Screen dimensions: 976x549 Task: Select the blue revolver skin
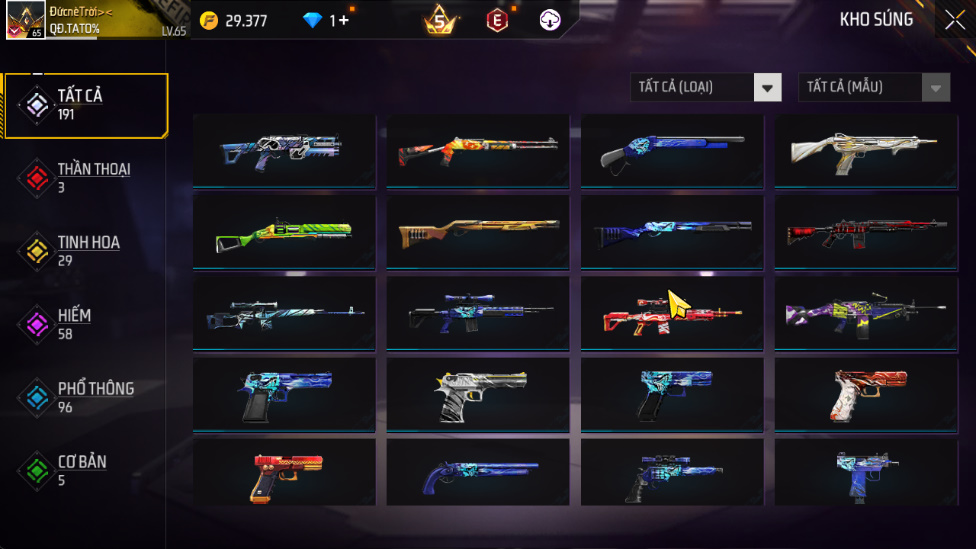click(478, 476)
